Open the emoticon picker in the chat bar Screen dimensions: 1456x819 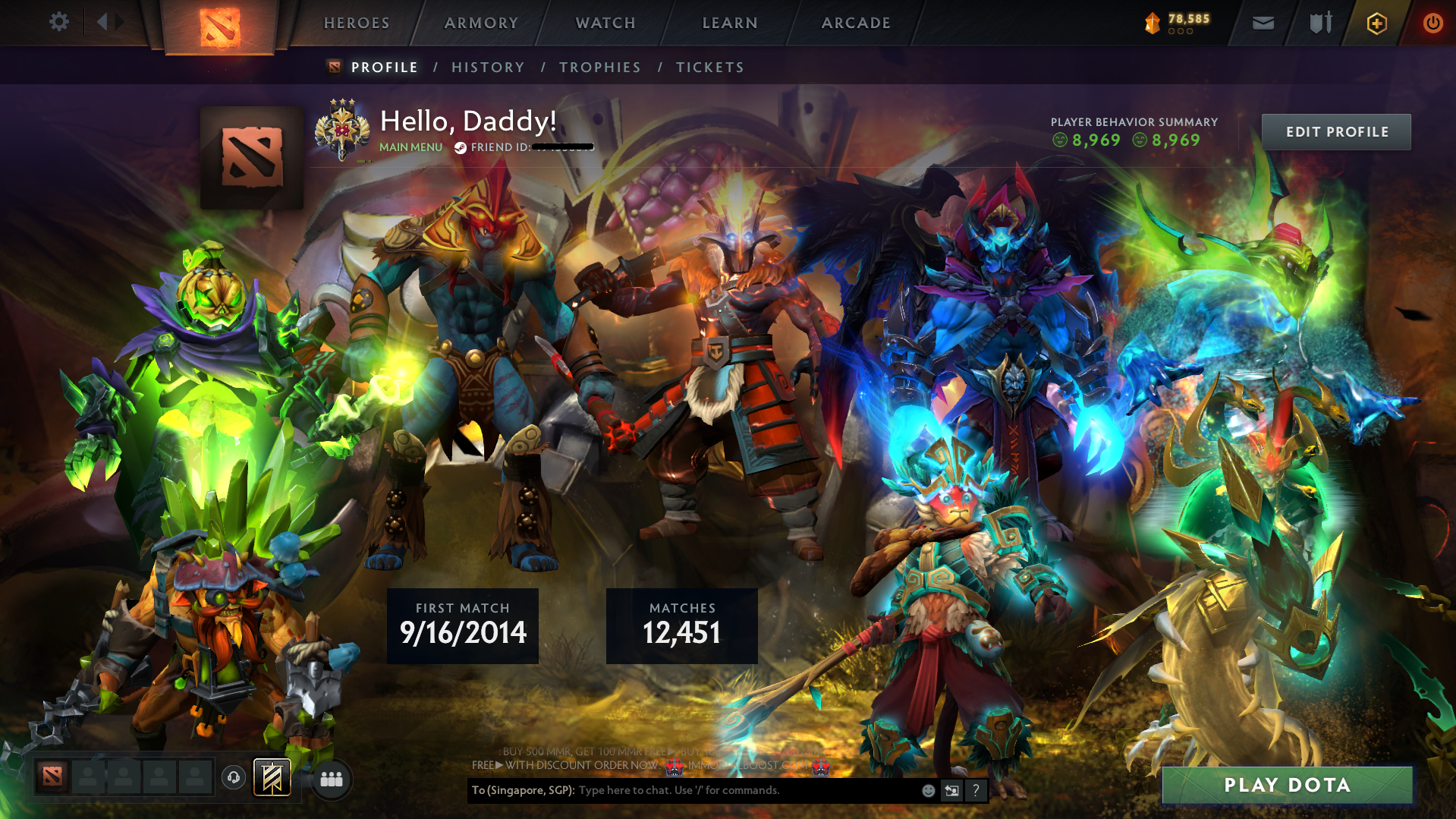pos(928,790)
